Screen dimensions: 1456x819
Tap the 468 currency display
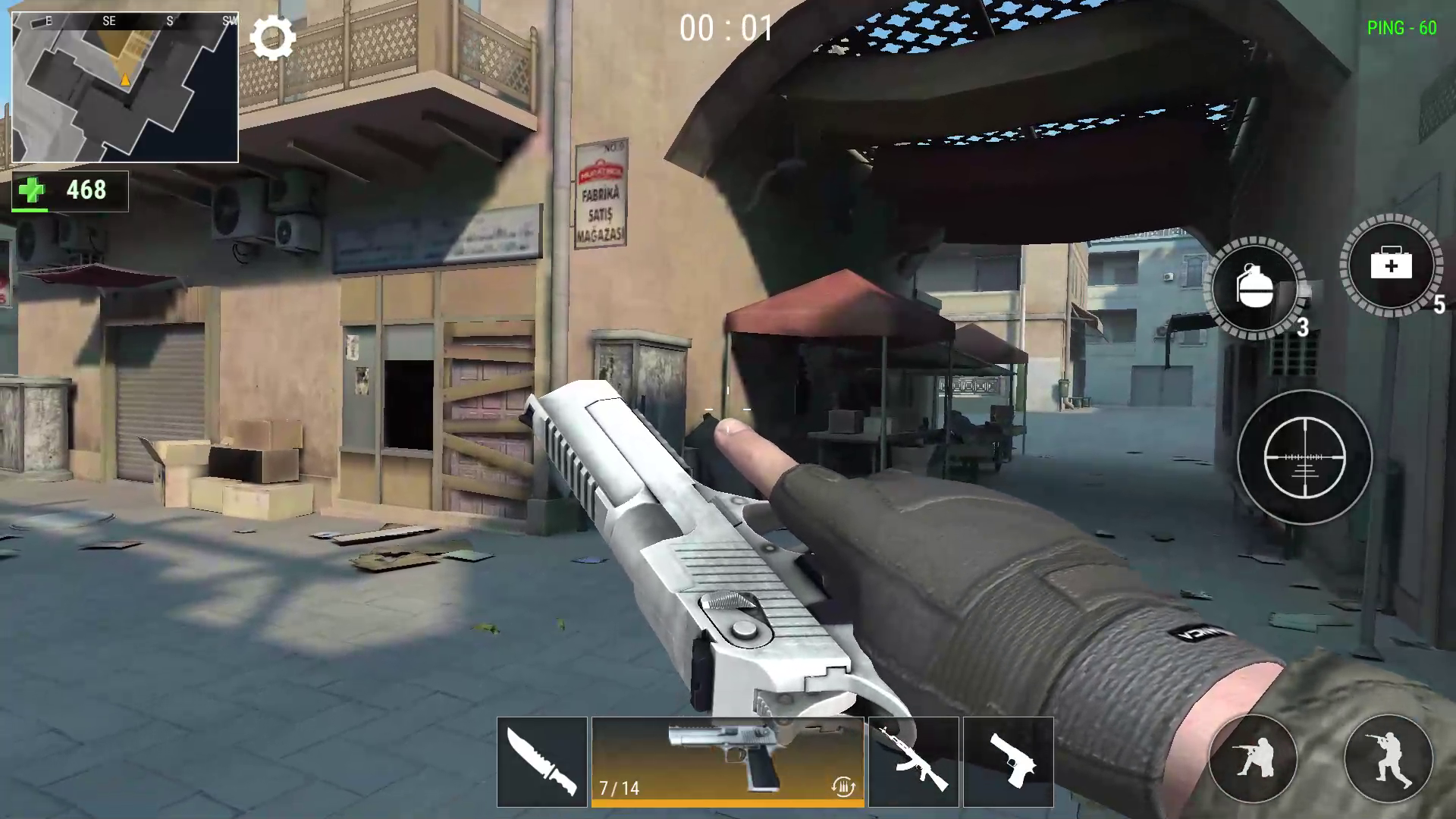[86, 190]
